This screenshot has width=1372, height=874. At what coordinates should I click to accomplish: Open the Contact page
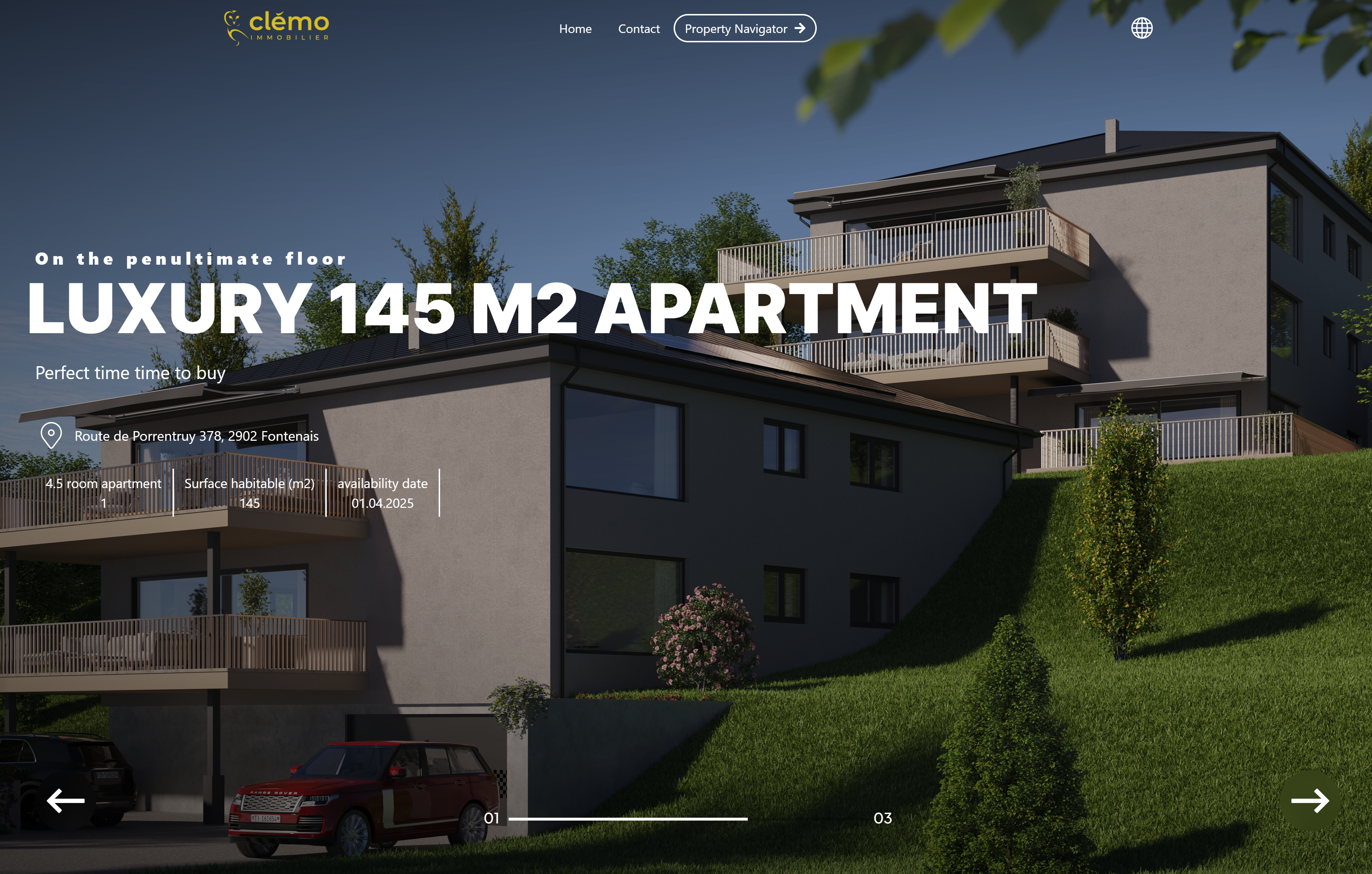(639, 28)
